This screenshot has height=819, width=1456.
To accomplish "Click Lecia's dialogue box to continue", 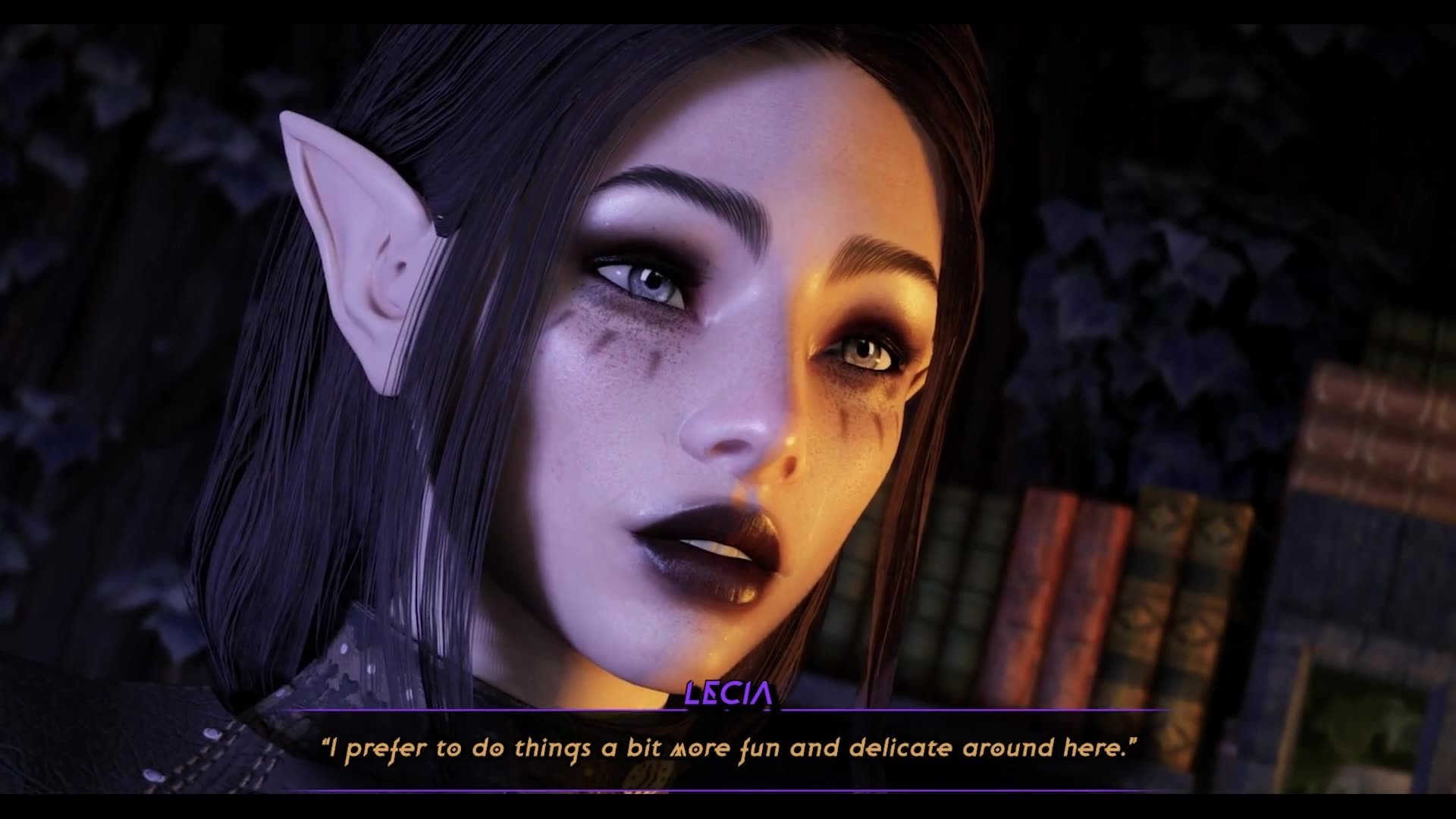I will pos(728,749).
